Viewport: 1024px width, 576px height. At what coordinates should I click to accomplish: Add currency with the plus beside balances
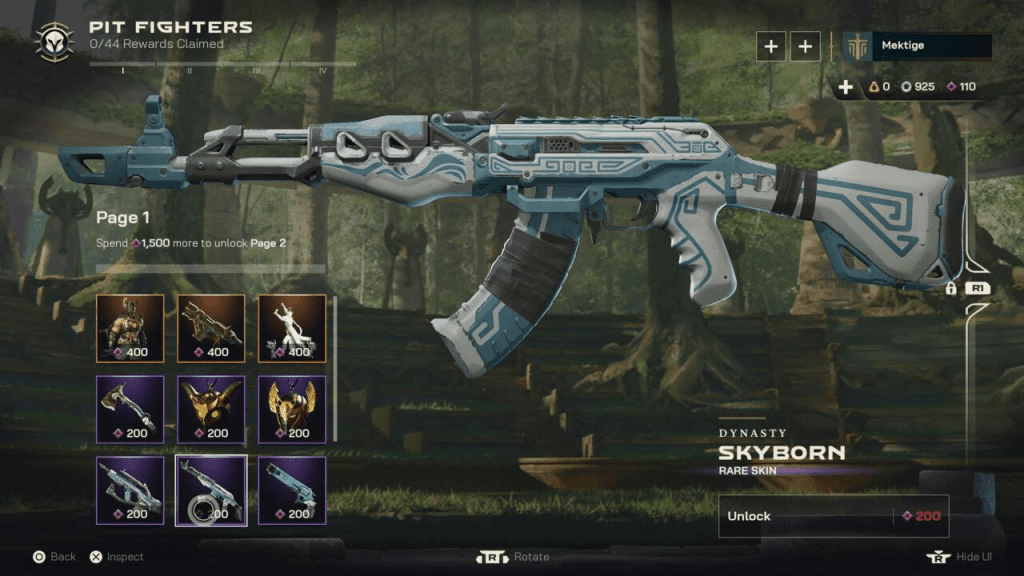(846, 87)
